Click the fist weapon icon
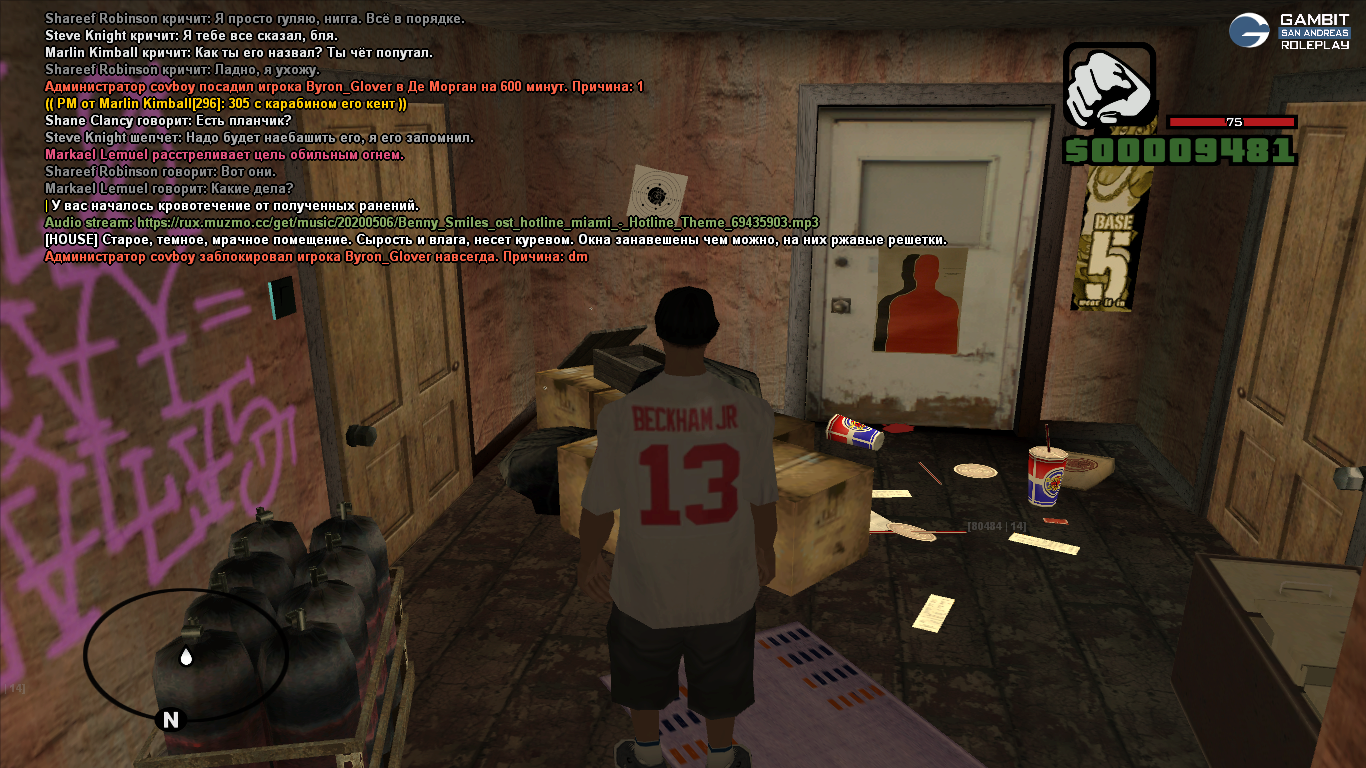The image size is (1366, 768). click(1109, 85)
